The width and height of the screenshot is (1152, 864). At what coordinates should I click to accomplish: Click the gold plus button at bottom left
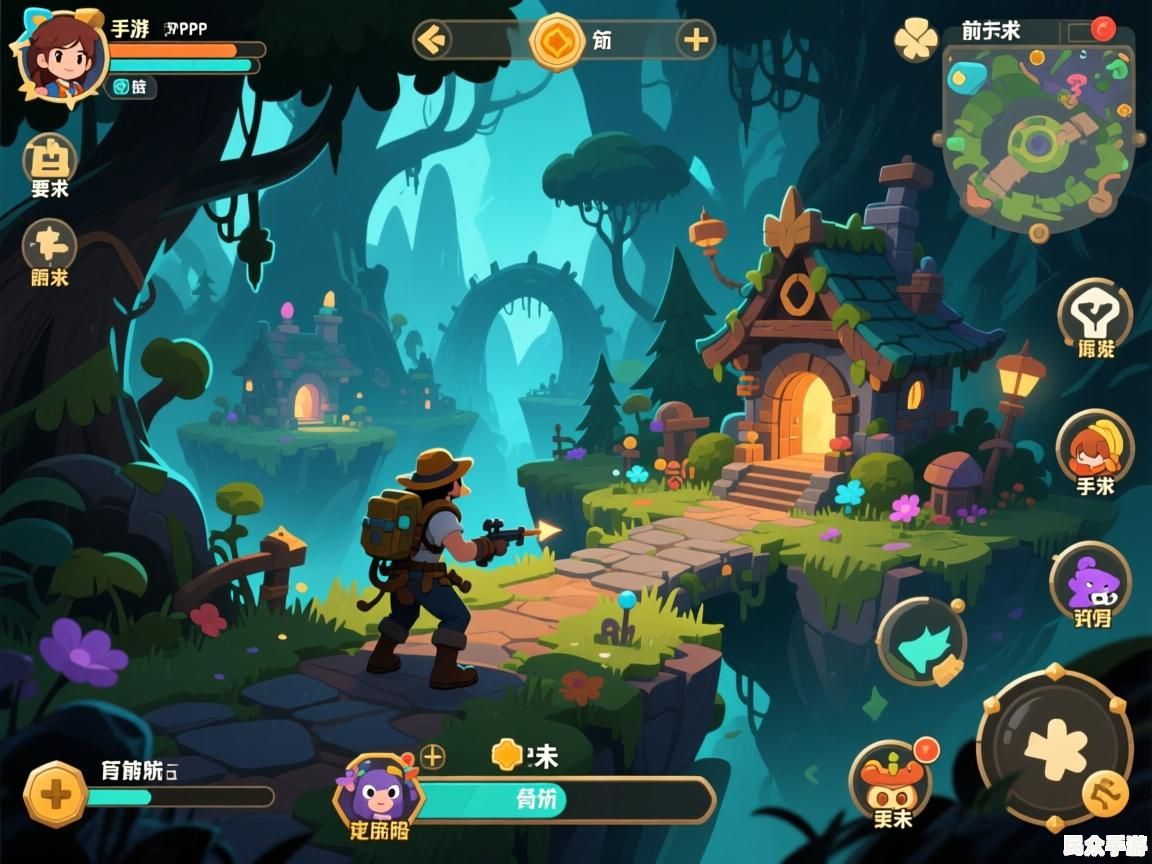(56, 795)
